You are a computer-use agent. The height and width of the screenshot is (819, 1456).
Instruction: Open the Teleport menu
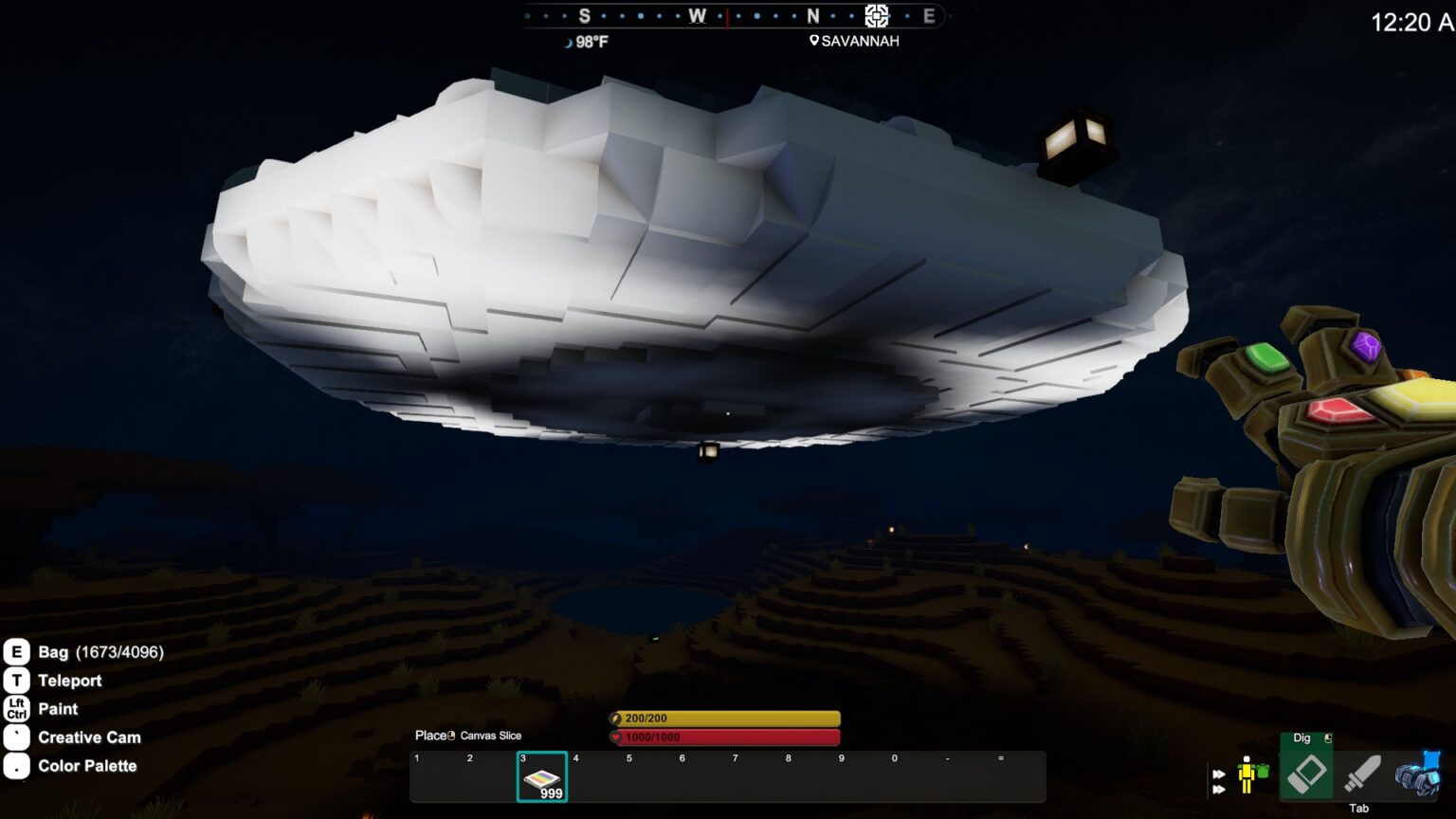point(69,681)
